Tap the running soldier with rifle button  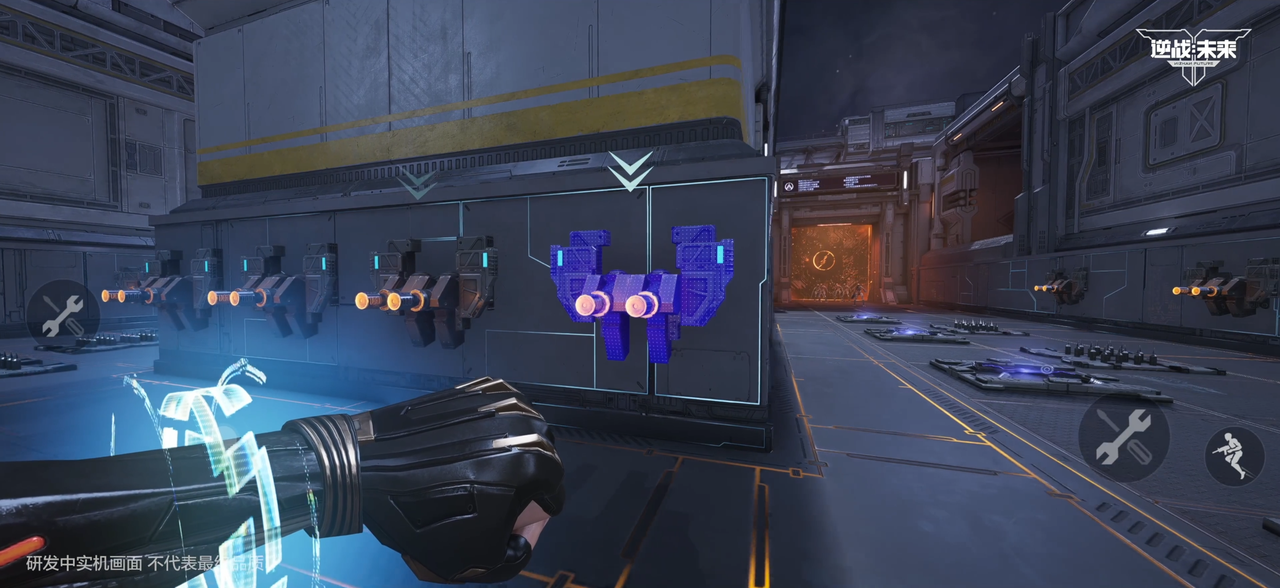click(x=1234, y=456)
